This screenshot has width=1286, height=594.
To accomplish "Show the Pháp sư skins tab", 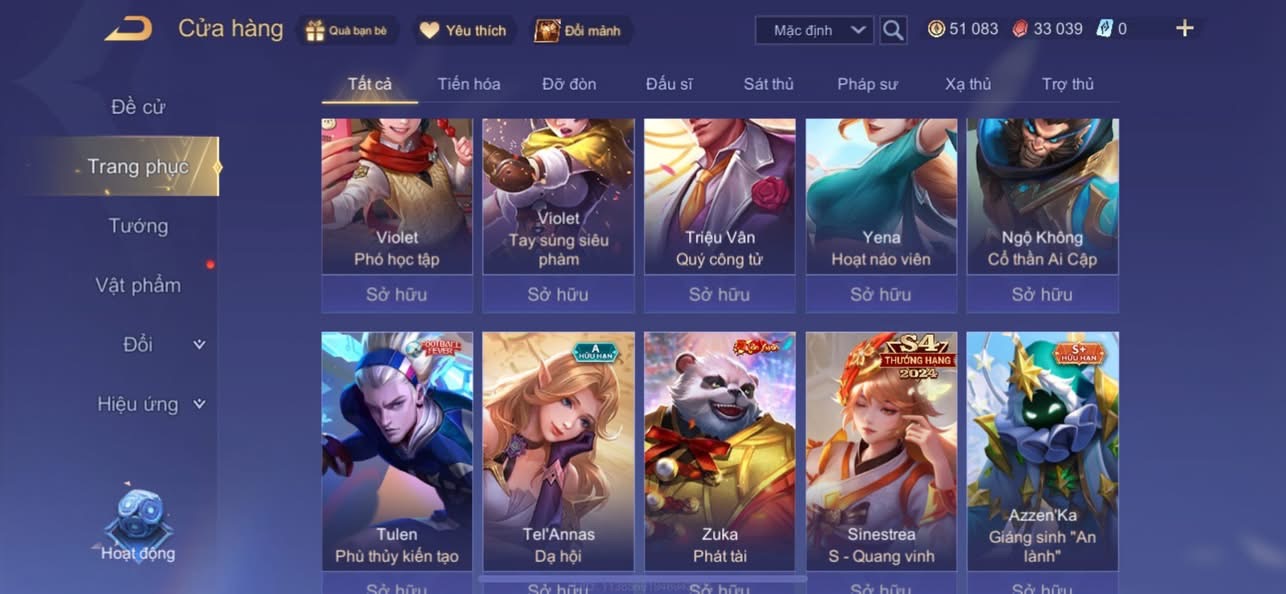I will [867, 84].
